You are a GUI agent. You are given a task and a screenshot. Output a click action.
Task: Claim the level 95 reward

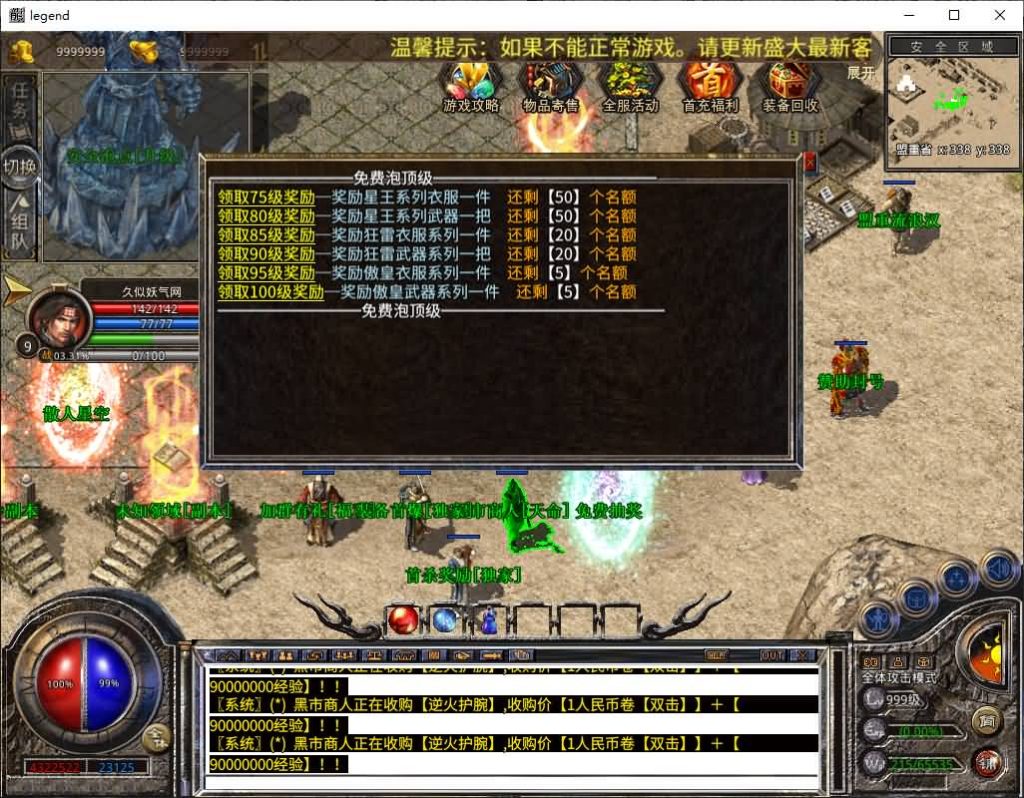coord(266,273)
